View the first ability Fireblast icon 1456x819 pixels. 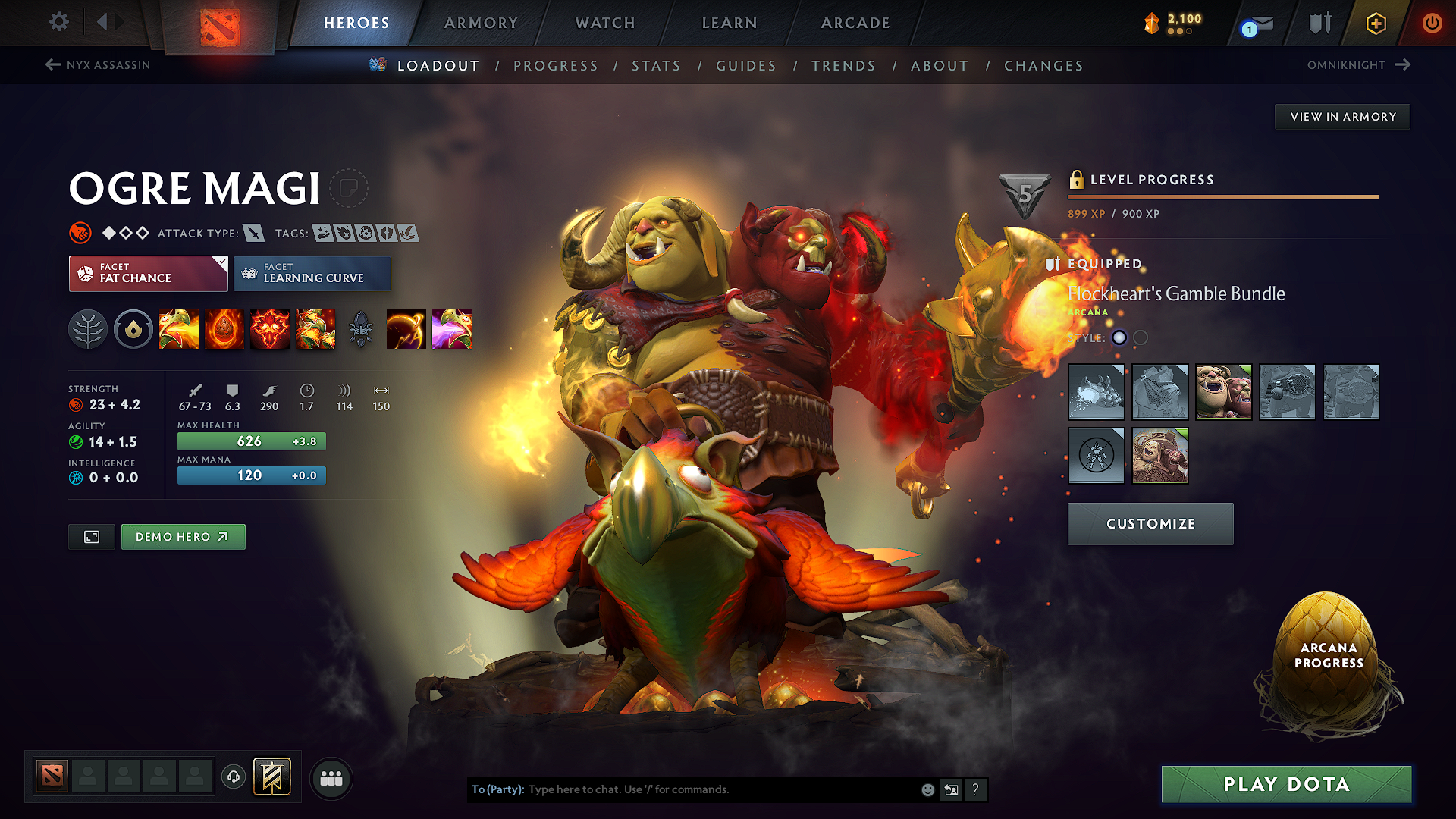(x=179, y=329)
